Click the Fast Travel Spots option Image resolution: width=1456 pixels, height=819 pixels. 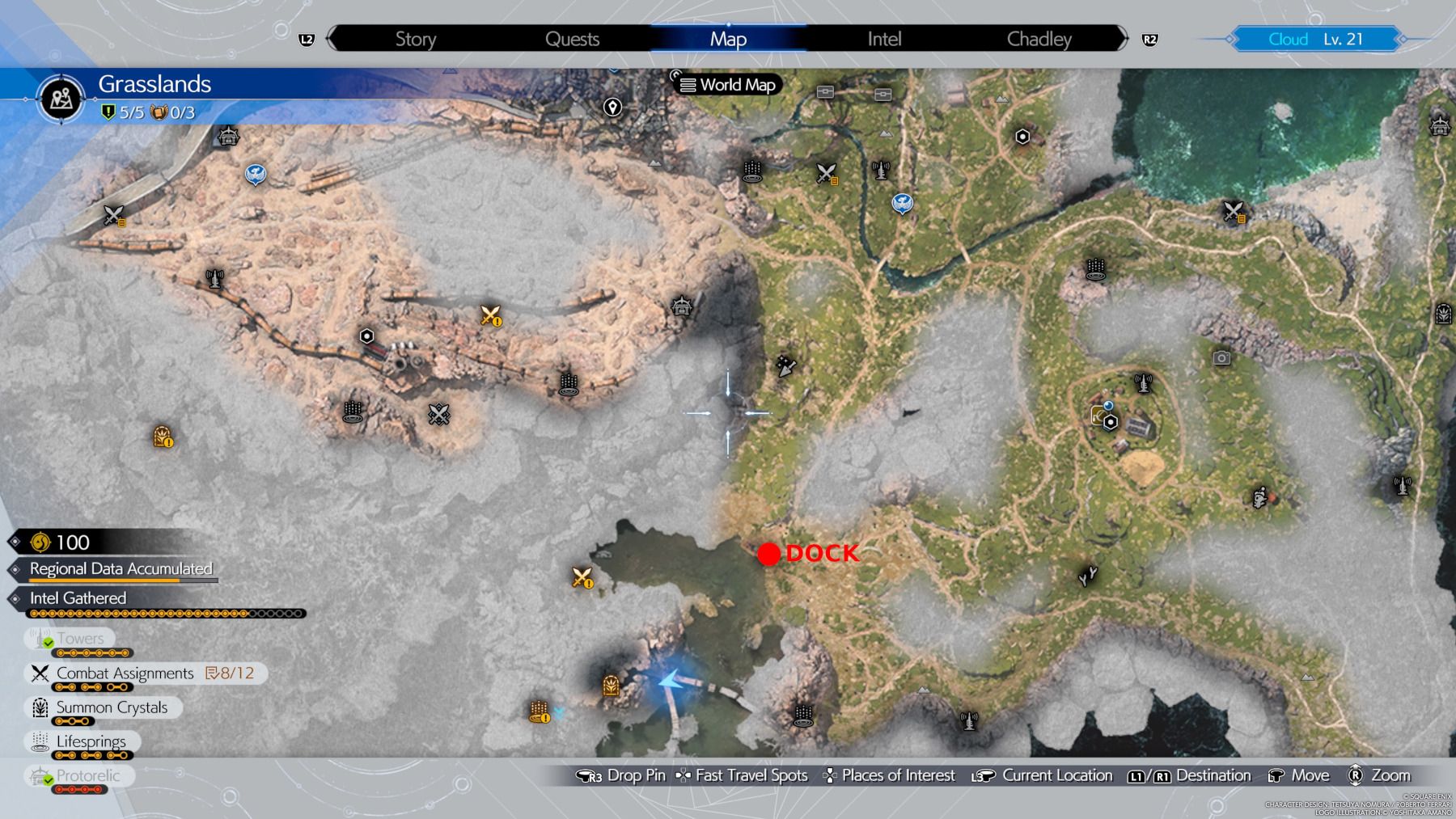(744, 775)
